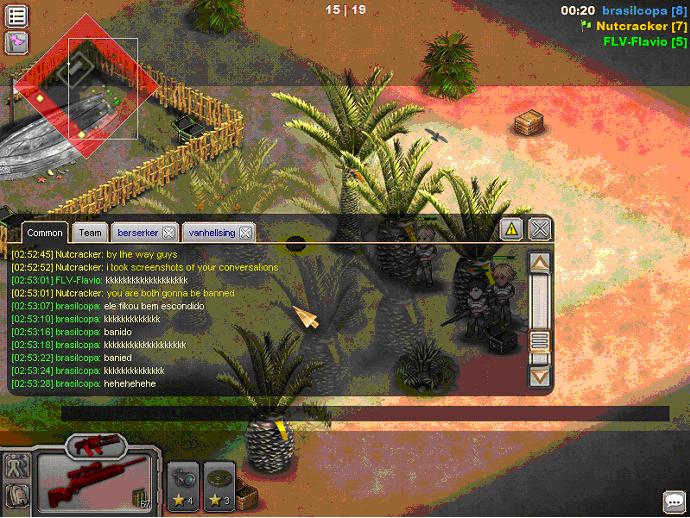Close the vanhellsing chat tab
This screenshot has height=518, width=690.
(245, 232)
